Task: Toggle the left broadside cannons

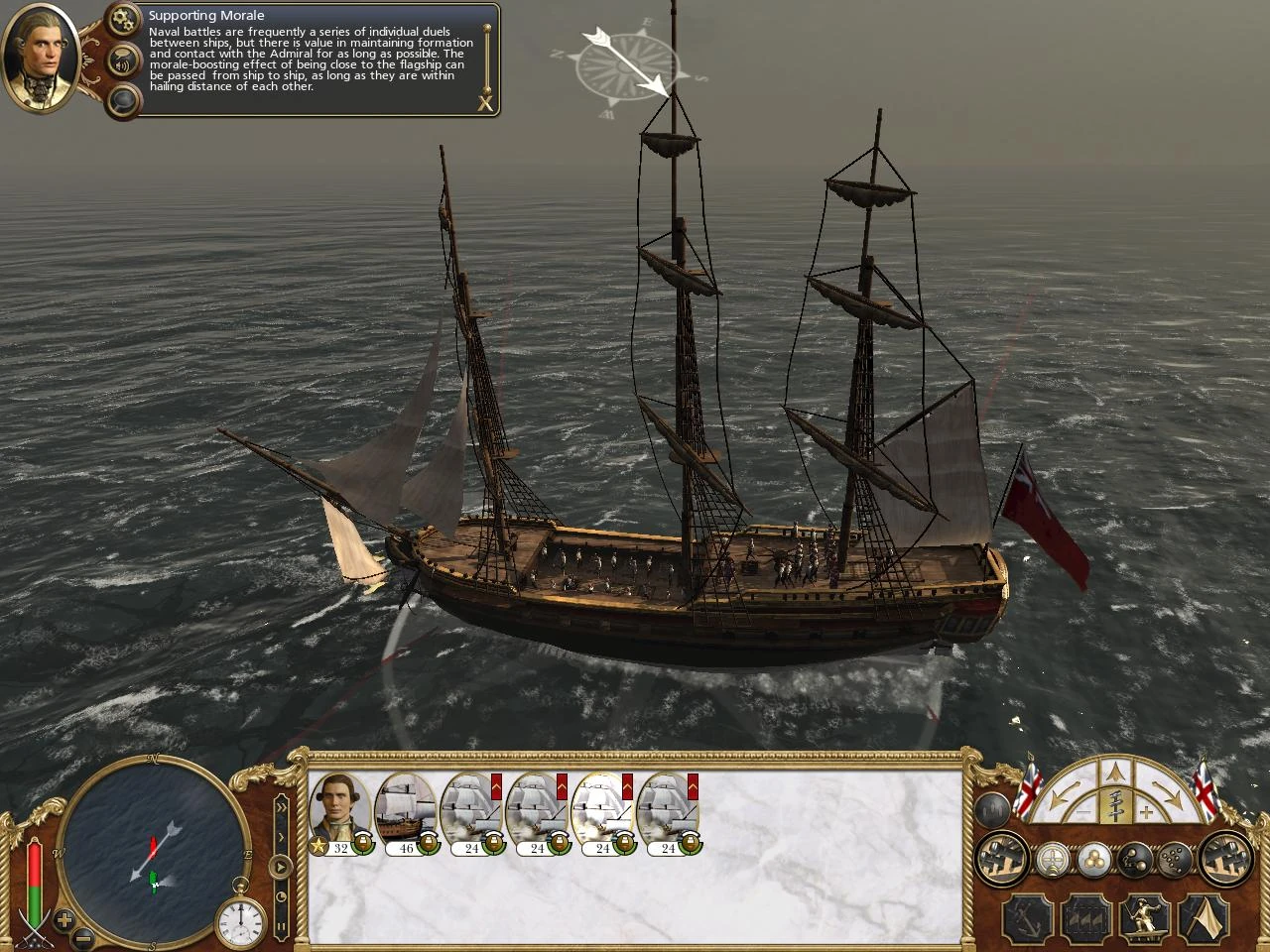Action: point(1000,861)
